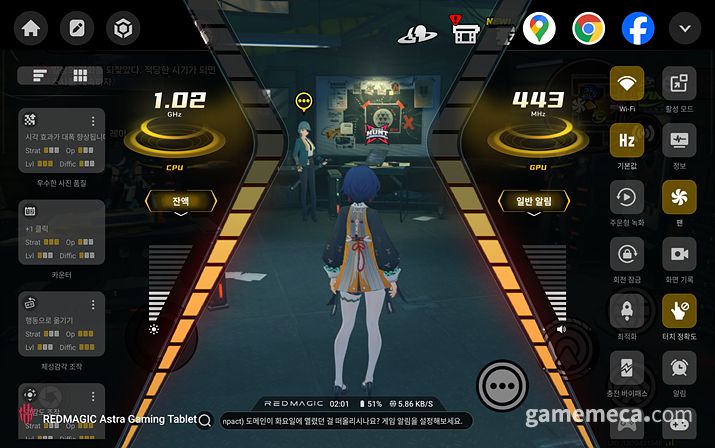Launch Chrome from the shortcut bar
The width and height of the screenshot is (715, 448).
[x=588, y=28]
